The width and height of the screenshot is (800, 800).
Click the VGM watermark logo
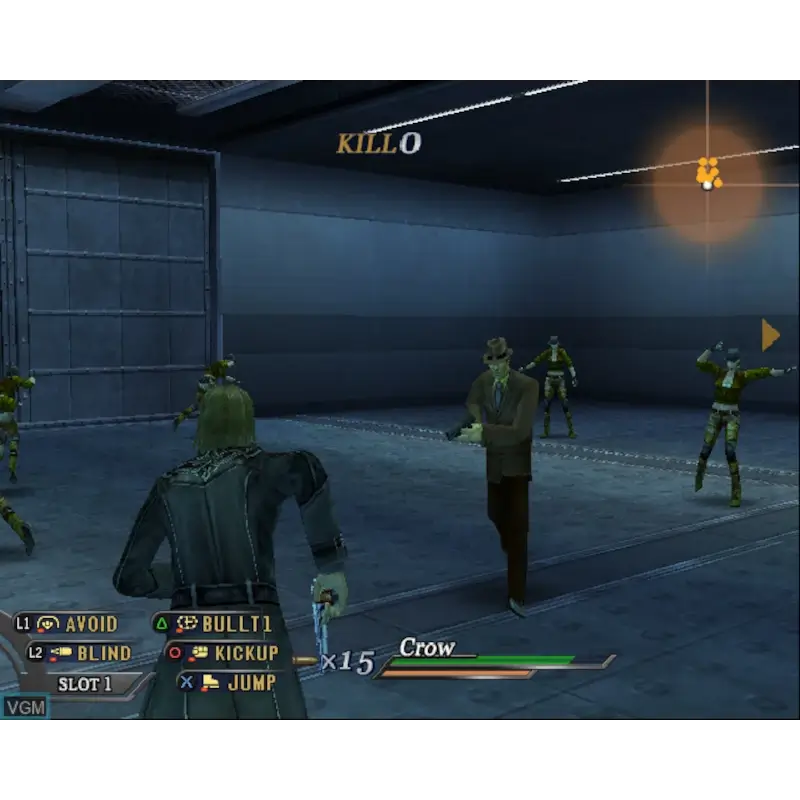click(x=25, y=707)
